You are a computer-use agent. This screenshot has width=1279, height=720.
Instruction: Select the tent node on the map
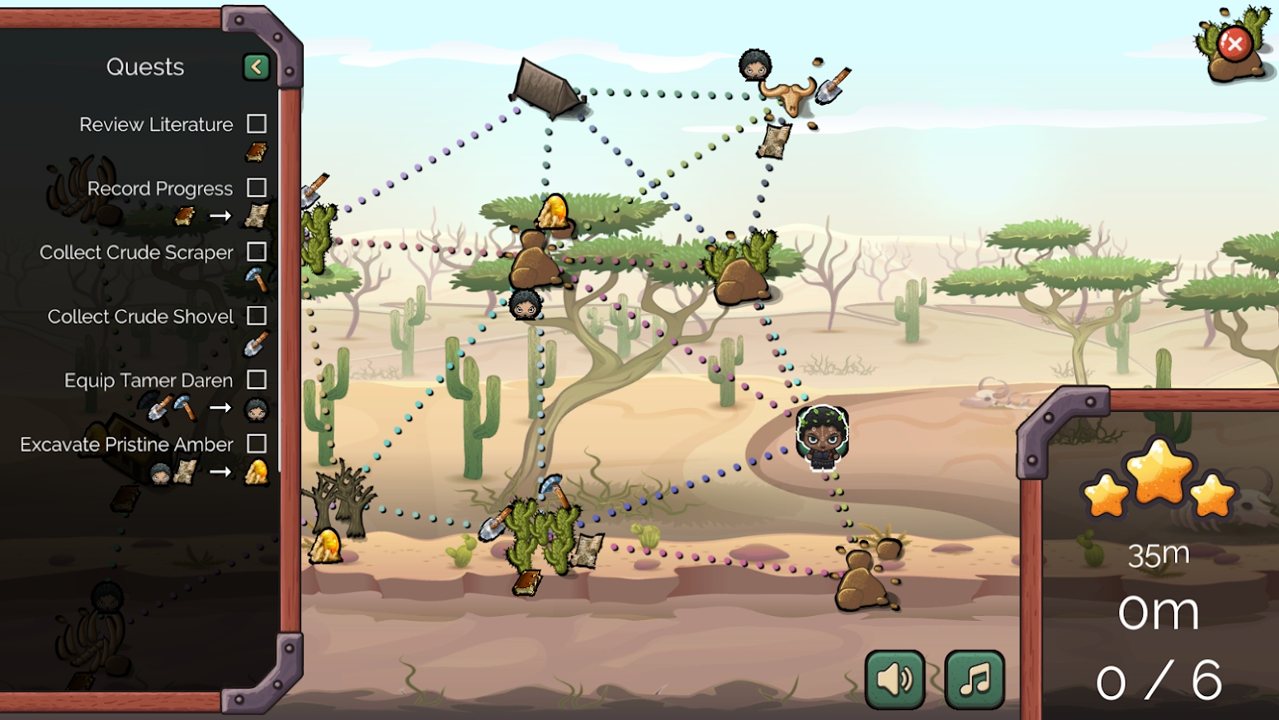(546, 88)
